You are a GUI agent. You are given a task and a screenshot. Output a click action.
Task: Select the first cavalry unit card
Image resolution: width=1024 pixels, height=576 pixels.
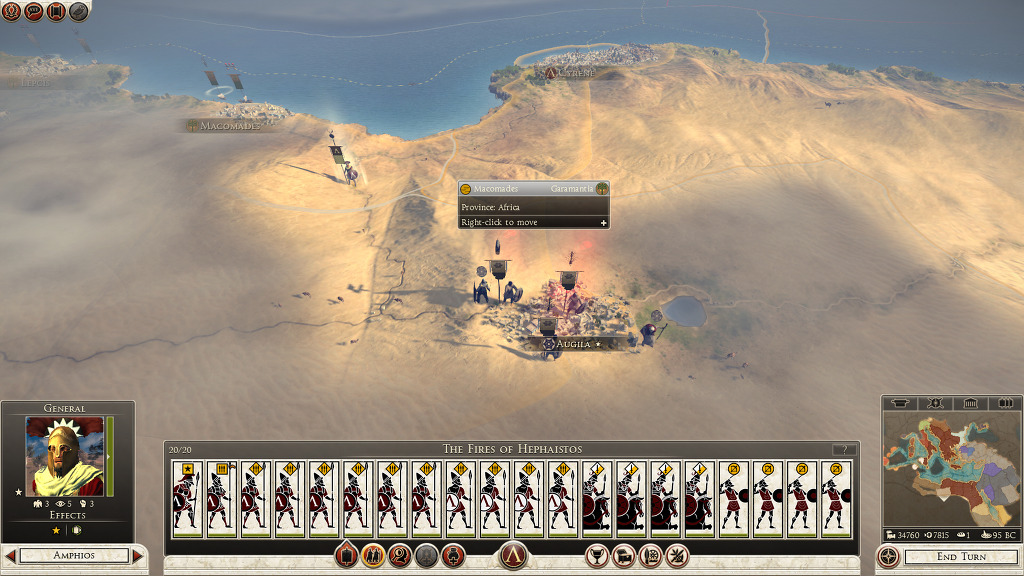pos(596,499)
